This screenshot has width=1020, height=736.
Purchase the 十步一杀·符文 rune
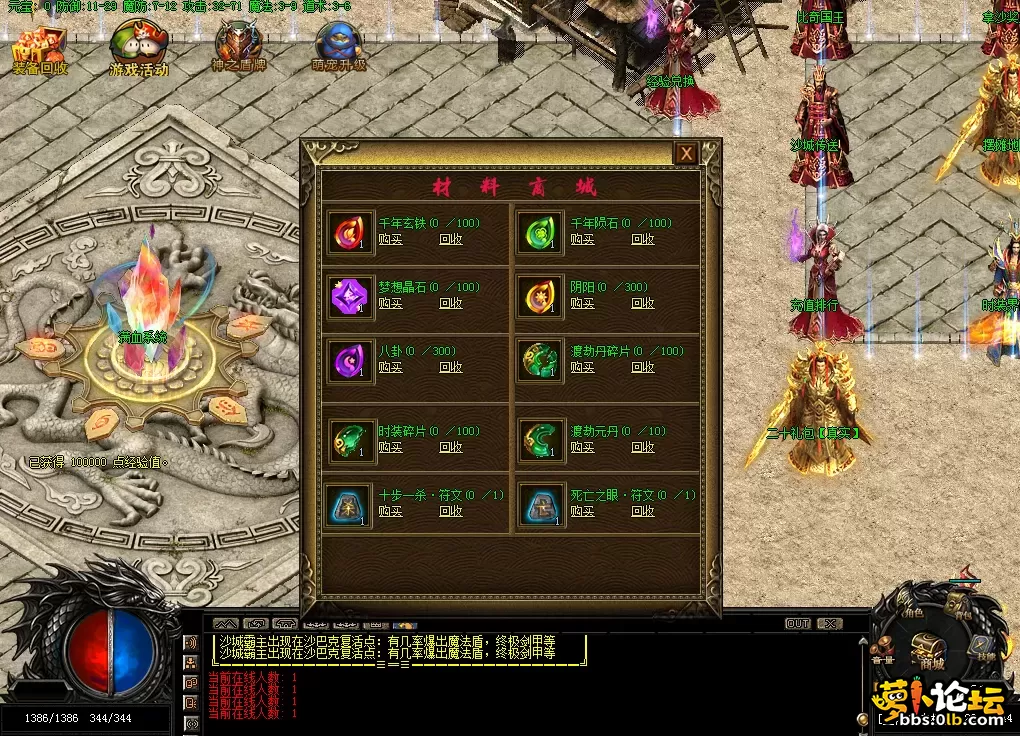391,511
